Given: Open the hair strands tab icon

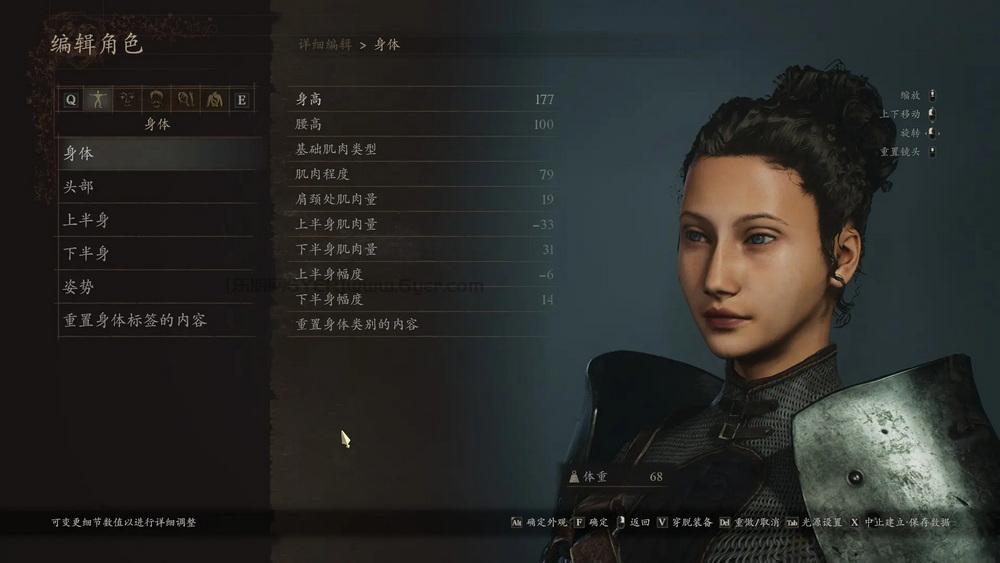Looking at the screenshot, I should coord(184,99).
